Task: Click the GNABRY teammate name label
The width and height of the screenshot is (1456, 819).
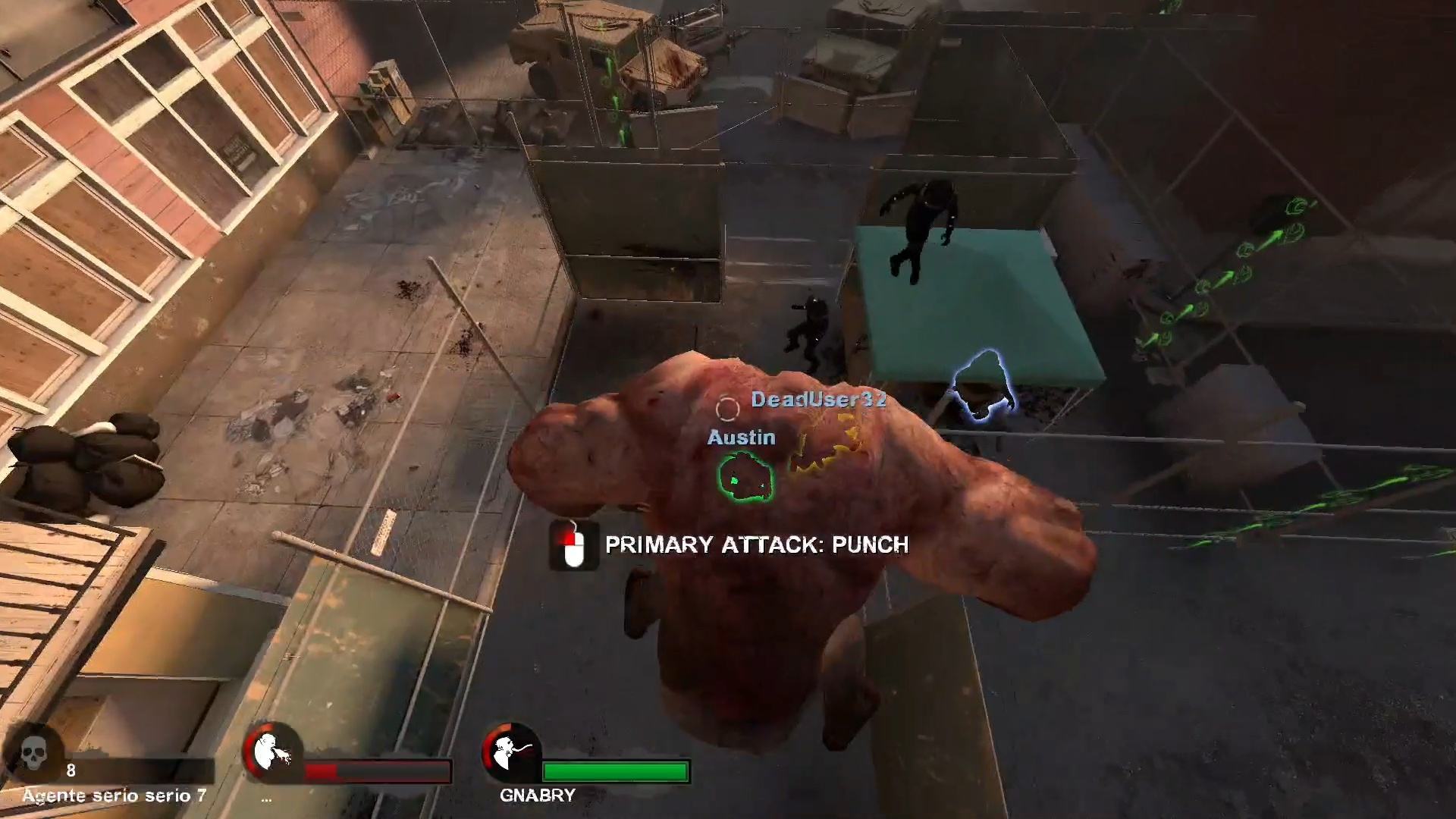Action: (537, 795)
